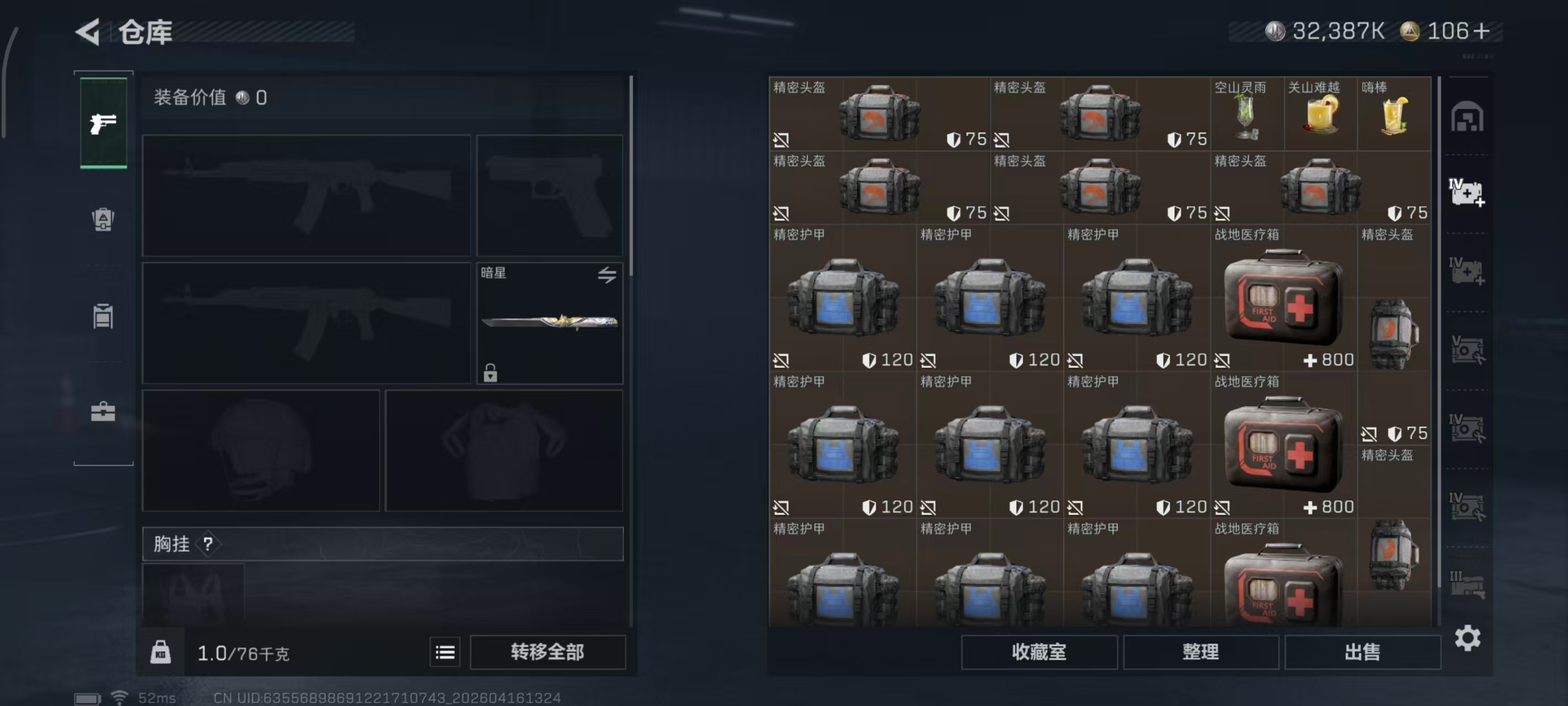Open the settings gear in bottom right
This screenshot has width=1568, height=706.
1469,638
